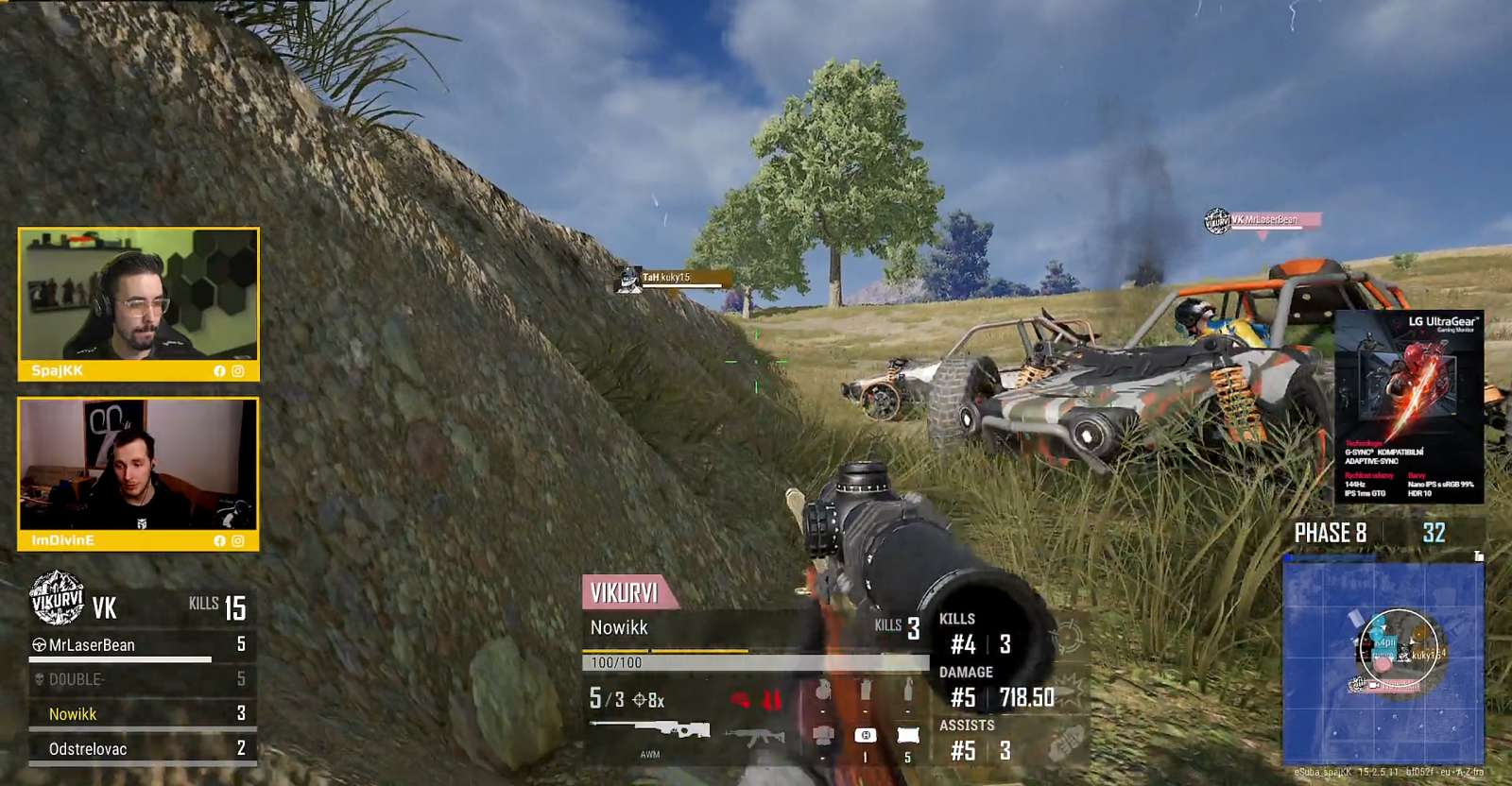Click the TaH kuky15 name tag

[x=673, y=278]
